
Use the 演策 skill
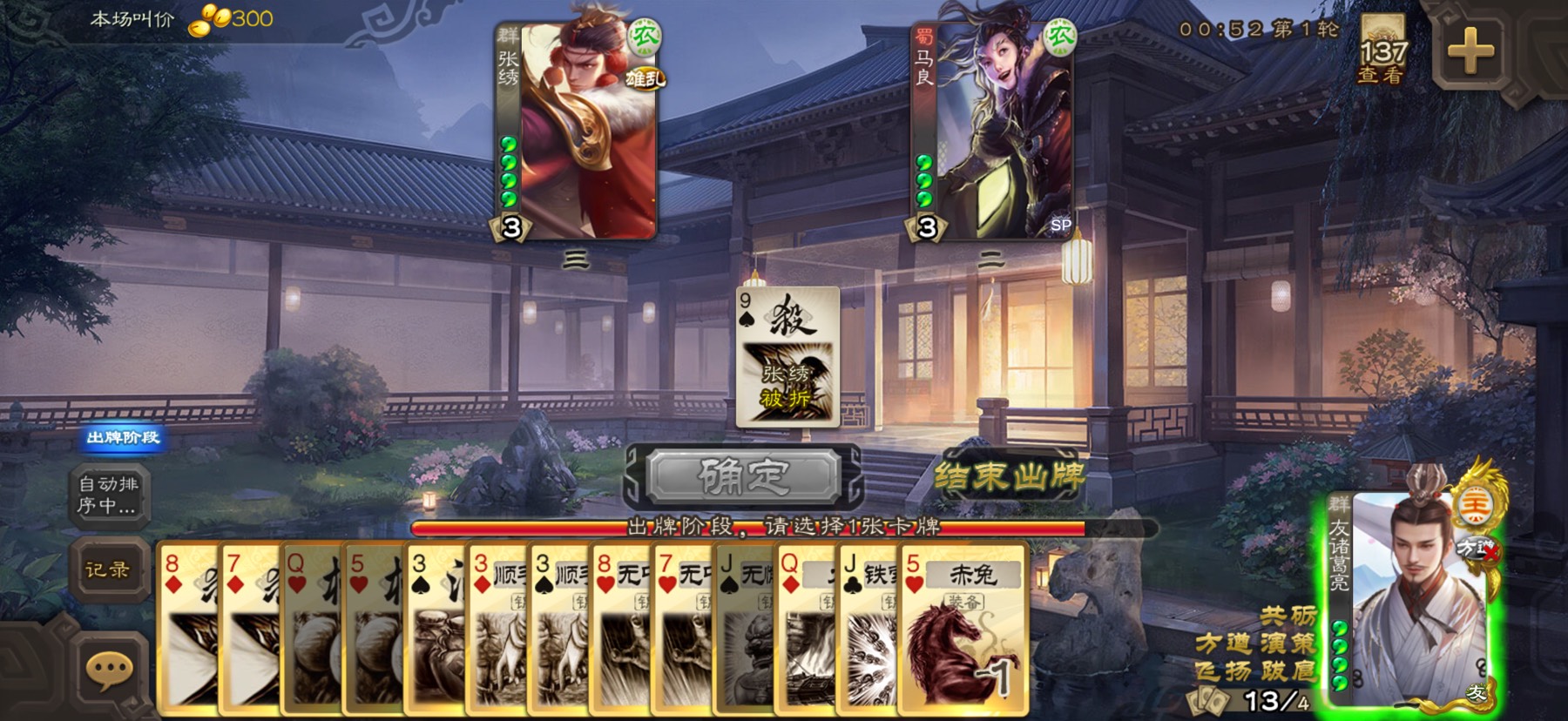[1288, 644]
